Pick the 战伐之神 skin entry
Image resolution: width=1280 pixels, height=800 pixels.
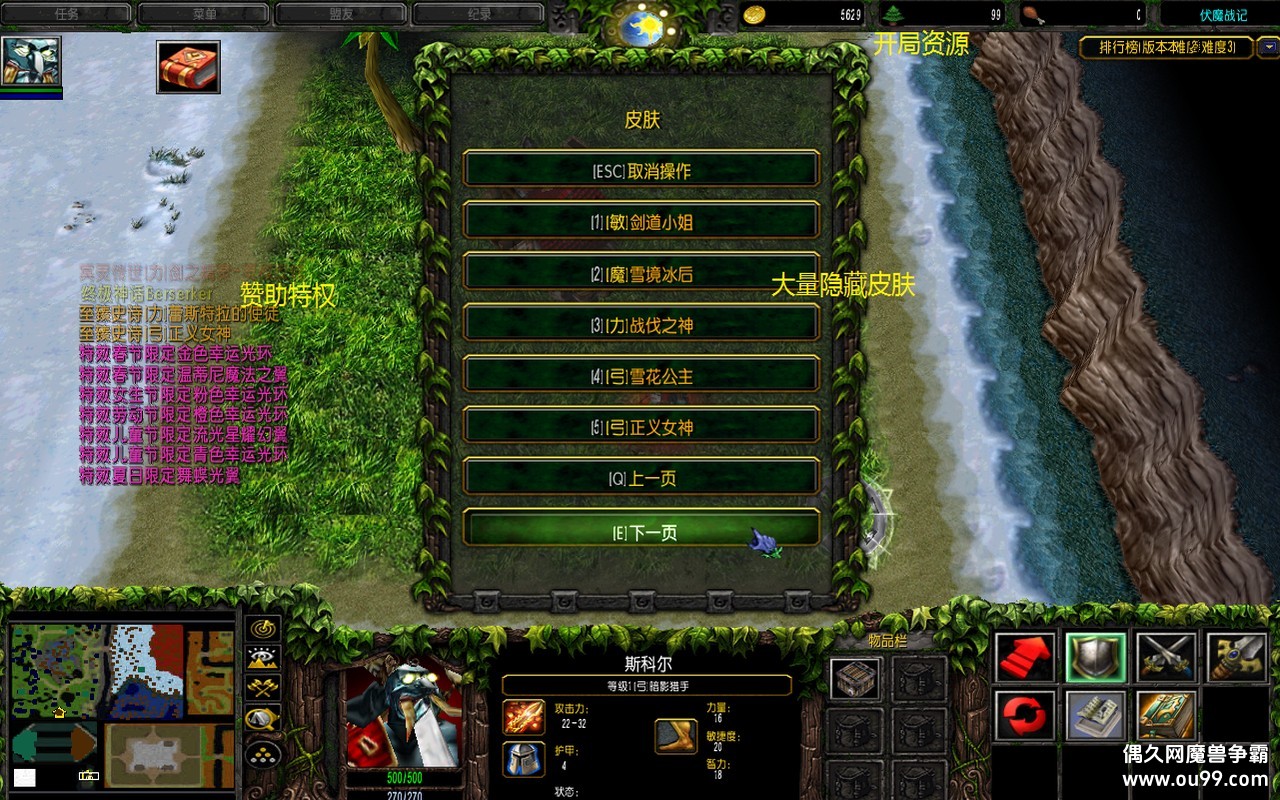pyautogui.click(x=641, y=325)
